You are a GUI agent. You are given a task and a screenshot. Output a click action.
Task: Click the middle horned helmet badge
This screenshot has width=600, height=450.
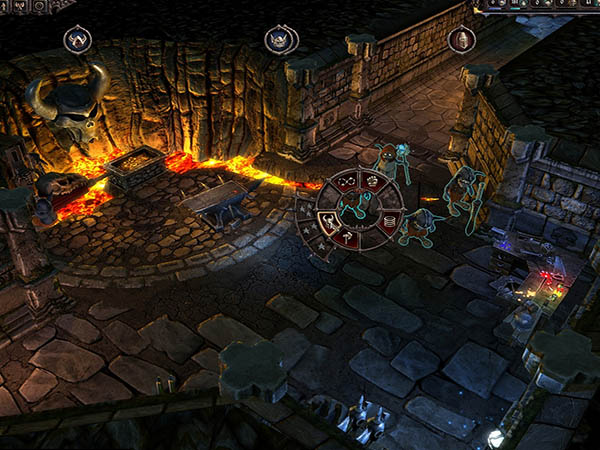click(281, 40)
